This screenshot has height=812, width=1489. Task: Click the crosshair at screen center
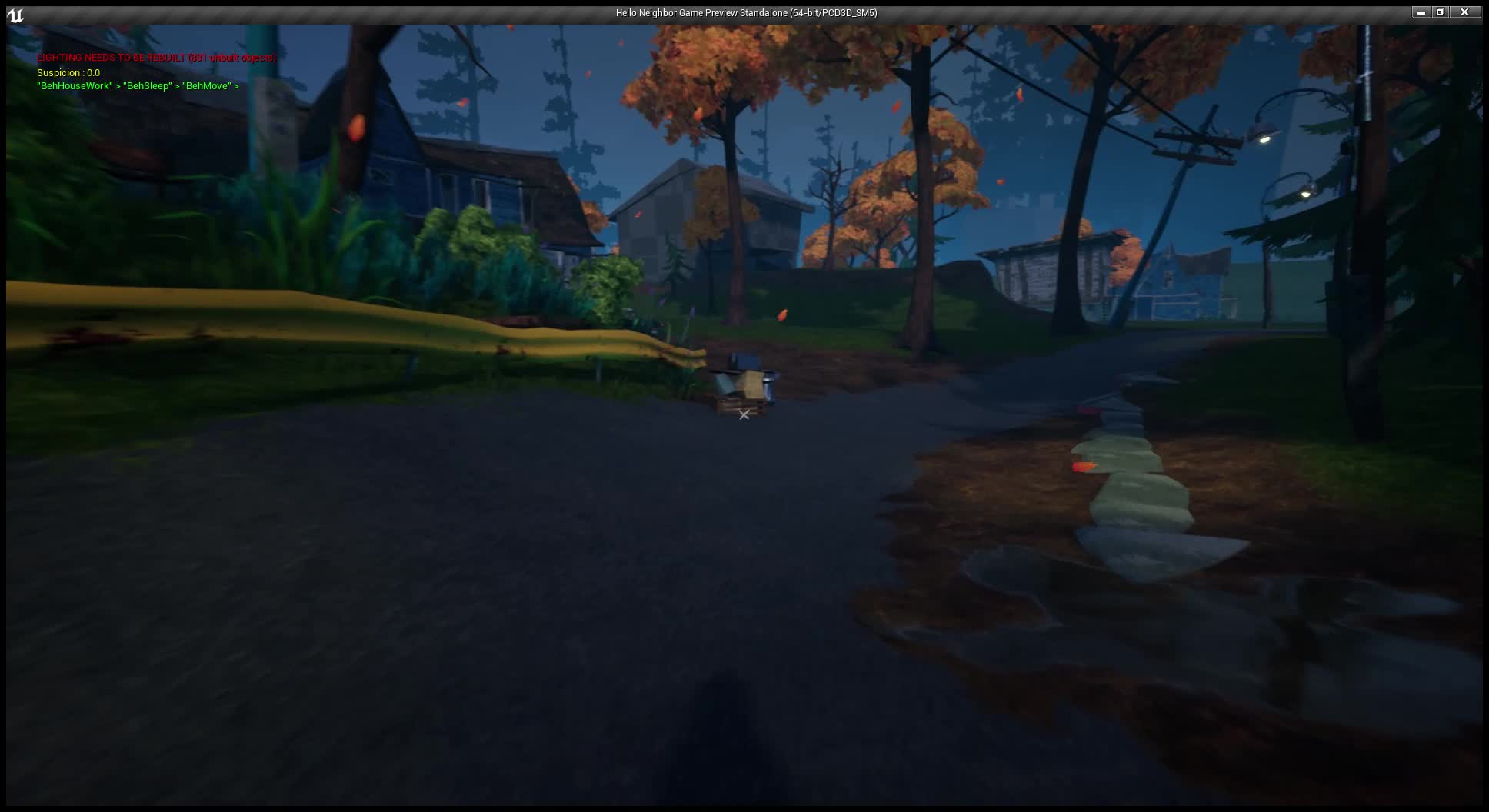tap(743, 414)
